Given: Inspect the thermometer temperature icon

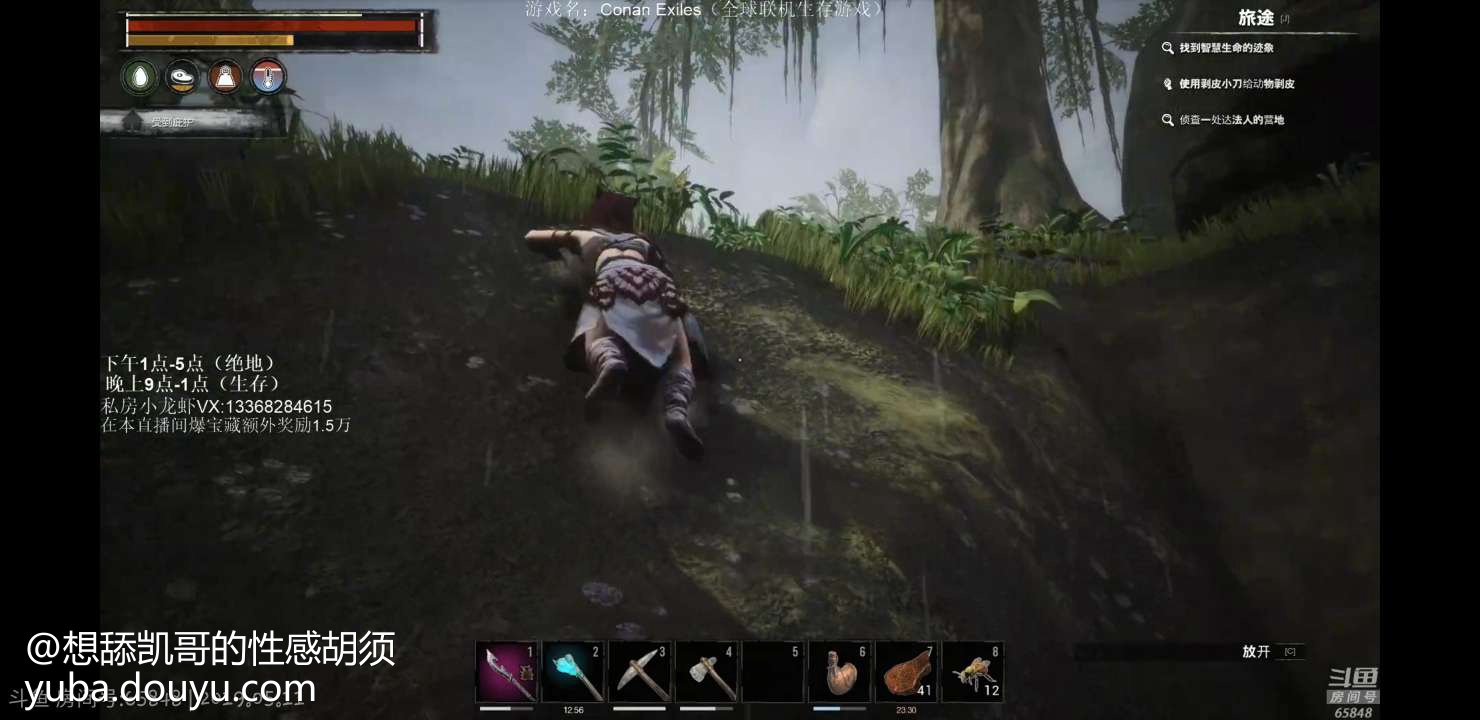Looking at the screenshot, I should (268, 77).
